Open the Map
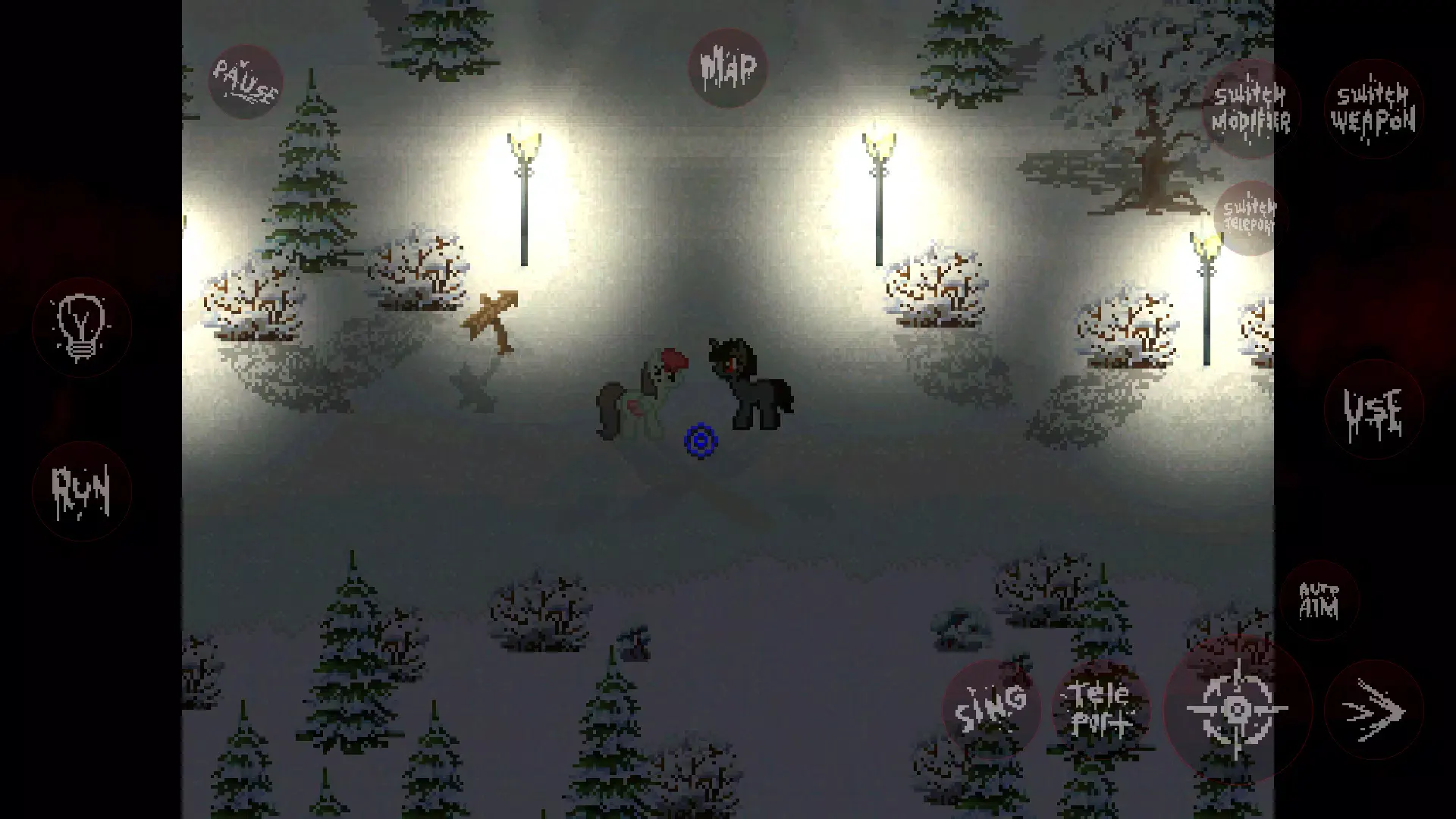1456x819 pixels. 727,67
